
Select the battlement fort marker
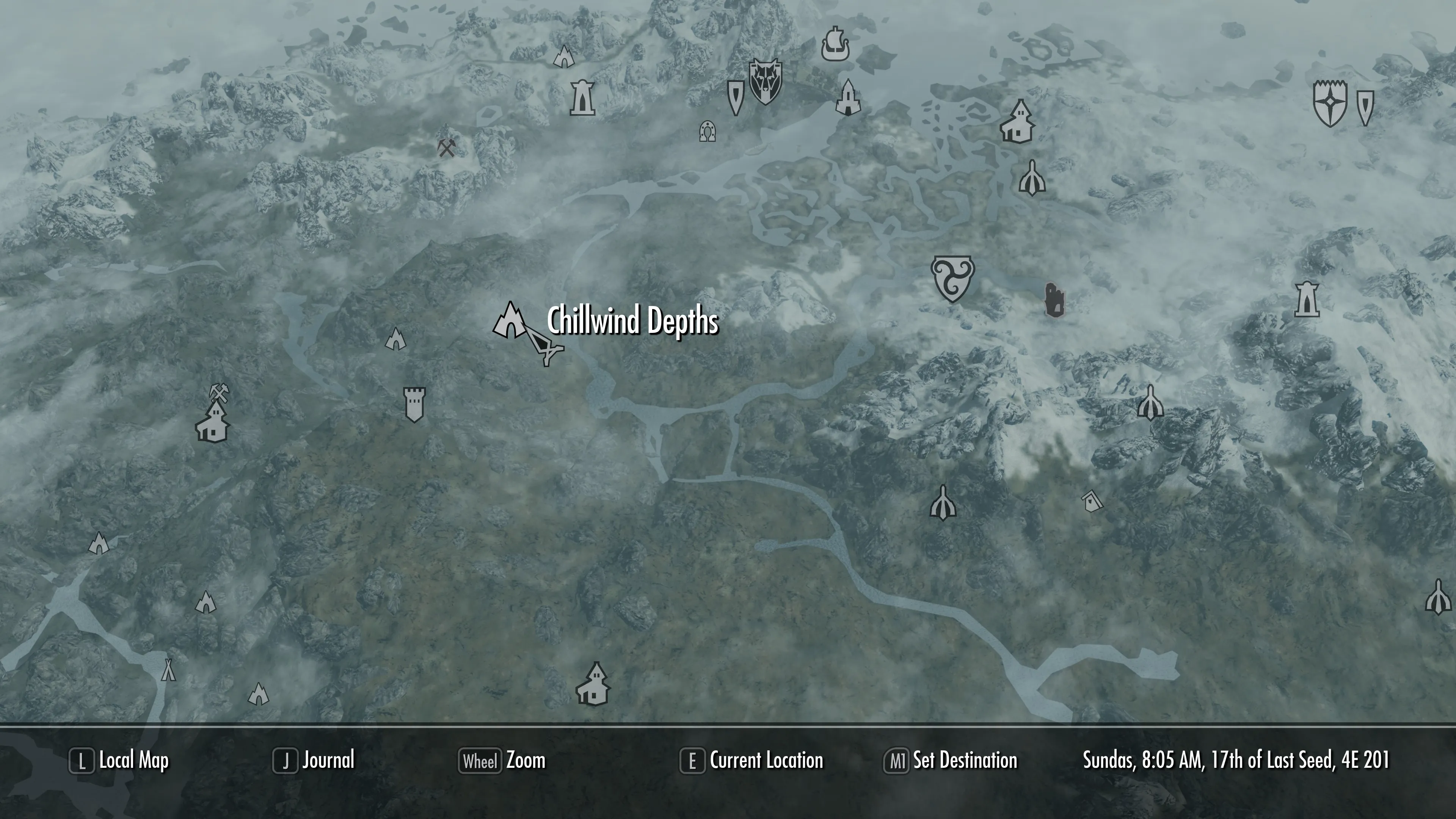click(x=414, y=403)
